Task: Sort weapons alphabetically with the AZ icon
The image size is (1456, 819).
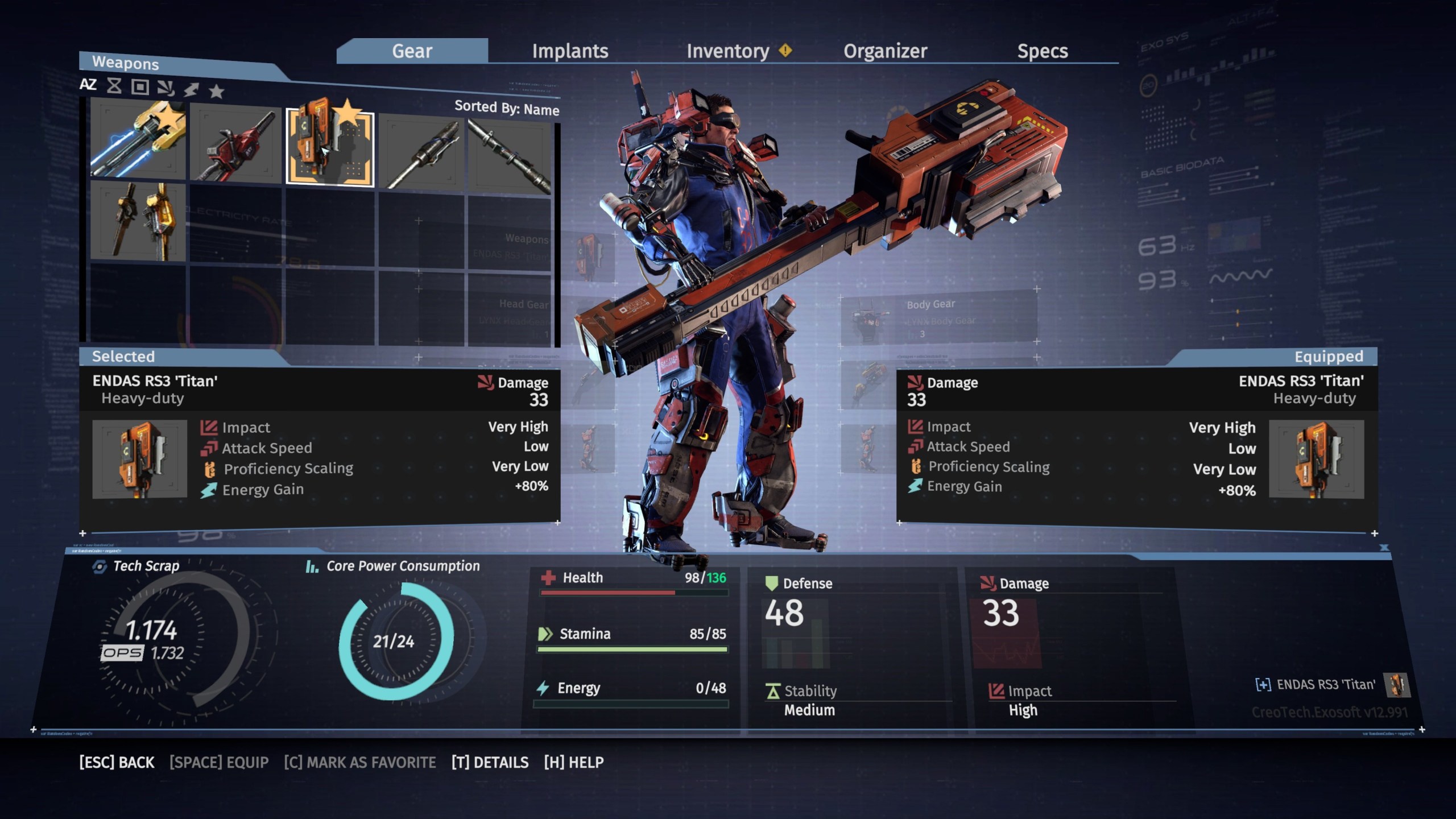Action: coord(89,85)
